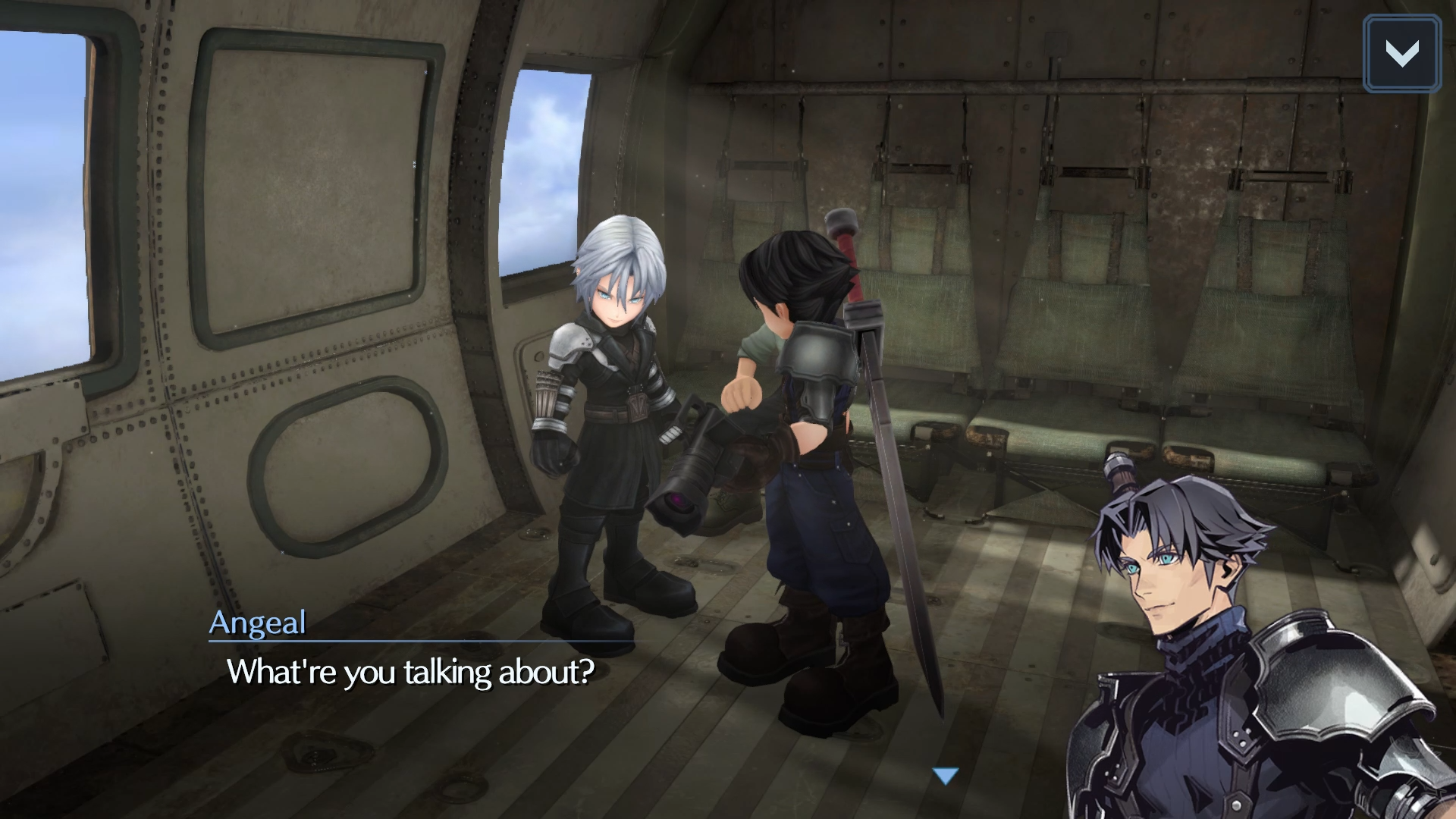This screenshot has height=819, width=1456.
Task: Advance dialogue with the blue triangle indicator
Action: tap(946, 776)
